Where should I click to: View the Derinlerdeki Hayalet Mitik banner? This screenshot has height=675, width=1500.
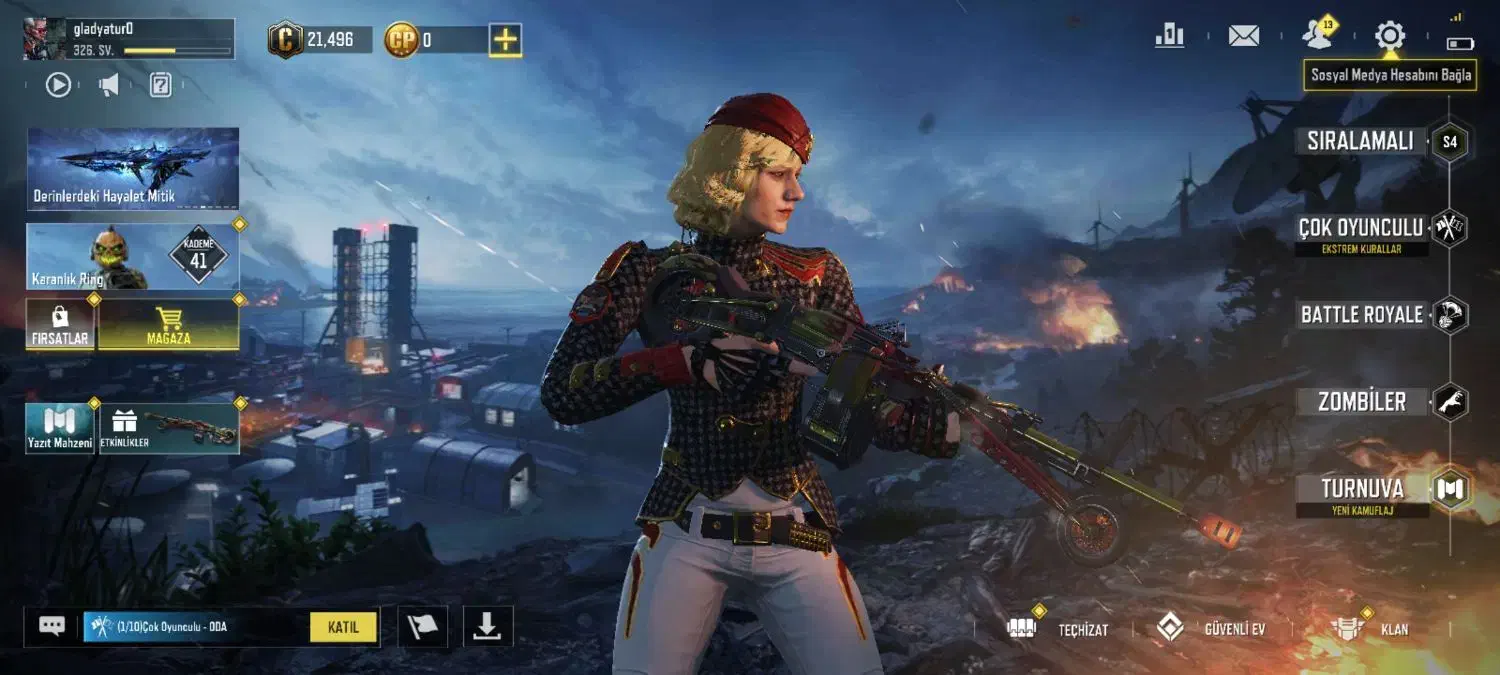pos(133,168)
